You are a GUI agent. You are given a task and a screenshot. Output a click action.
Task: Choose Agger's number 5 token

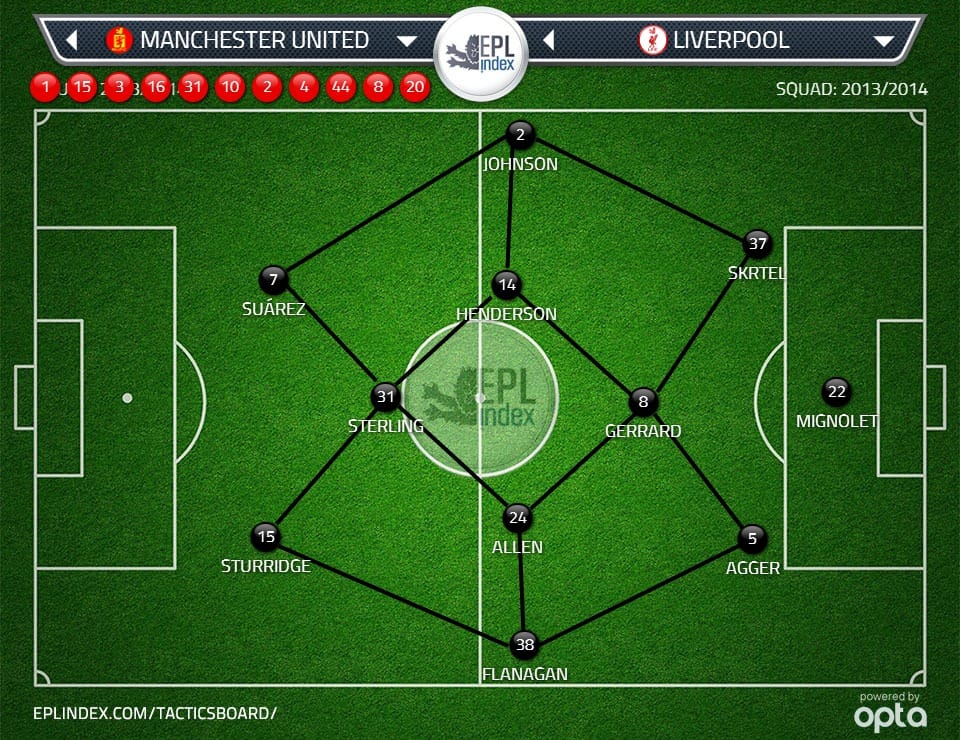752,539
